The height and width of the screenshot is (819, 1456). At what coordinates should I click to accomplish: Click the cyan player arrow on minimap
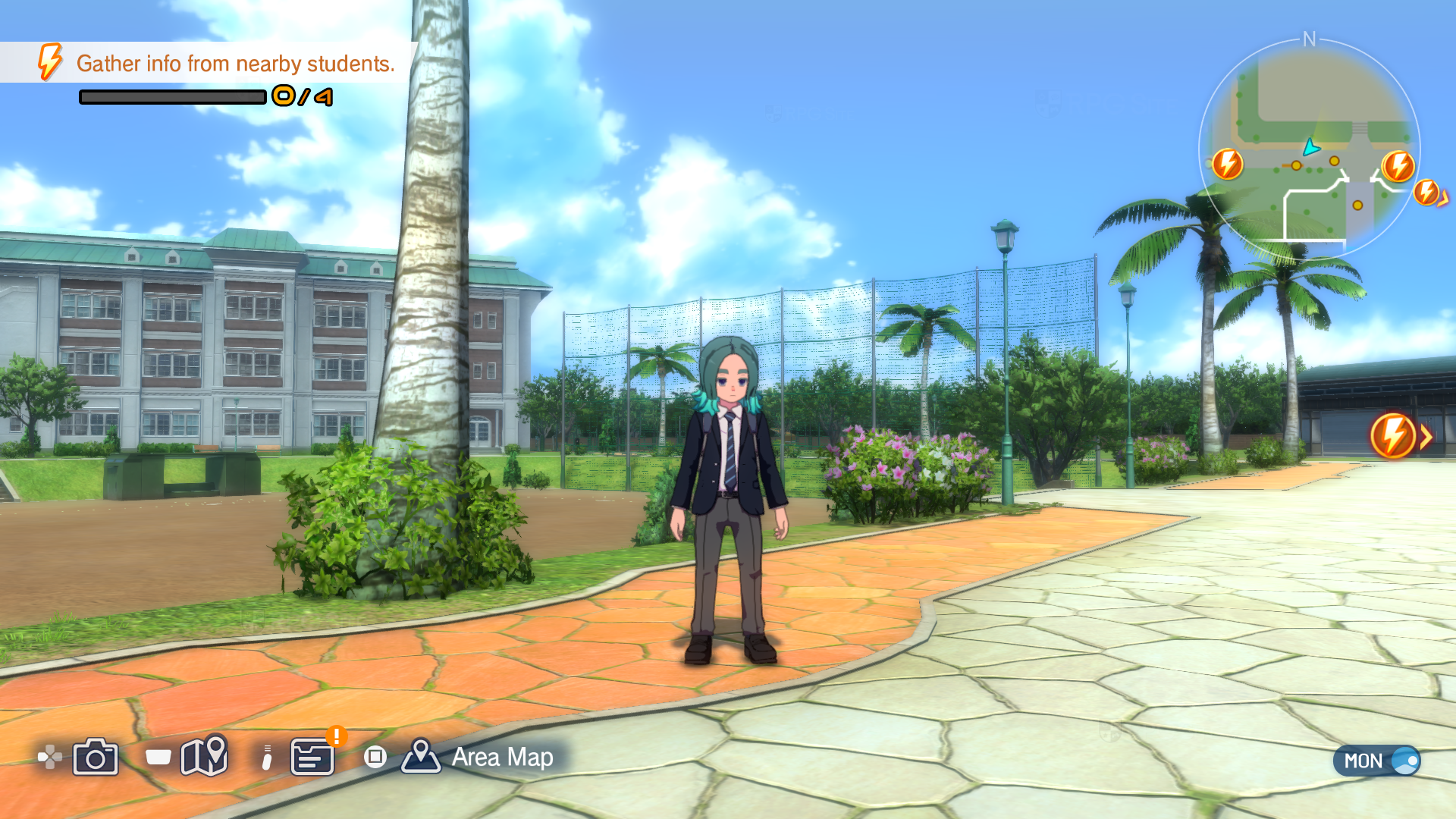[x=1311, y=147]
